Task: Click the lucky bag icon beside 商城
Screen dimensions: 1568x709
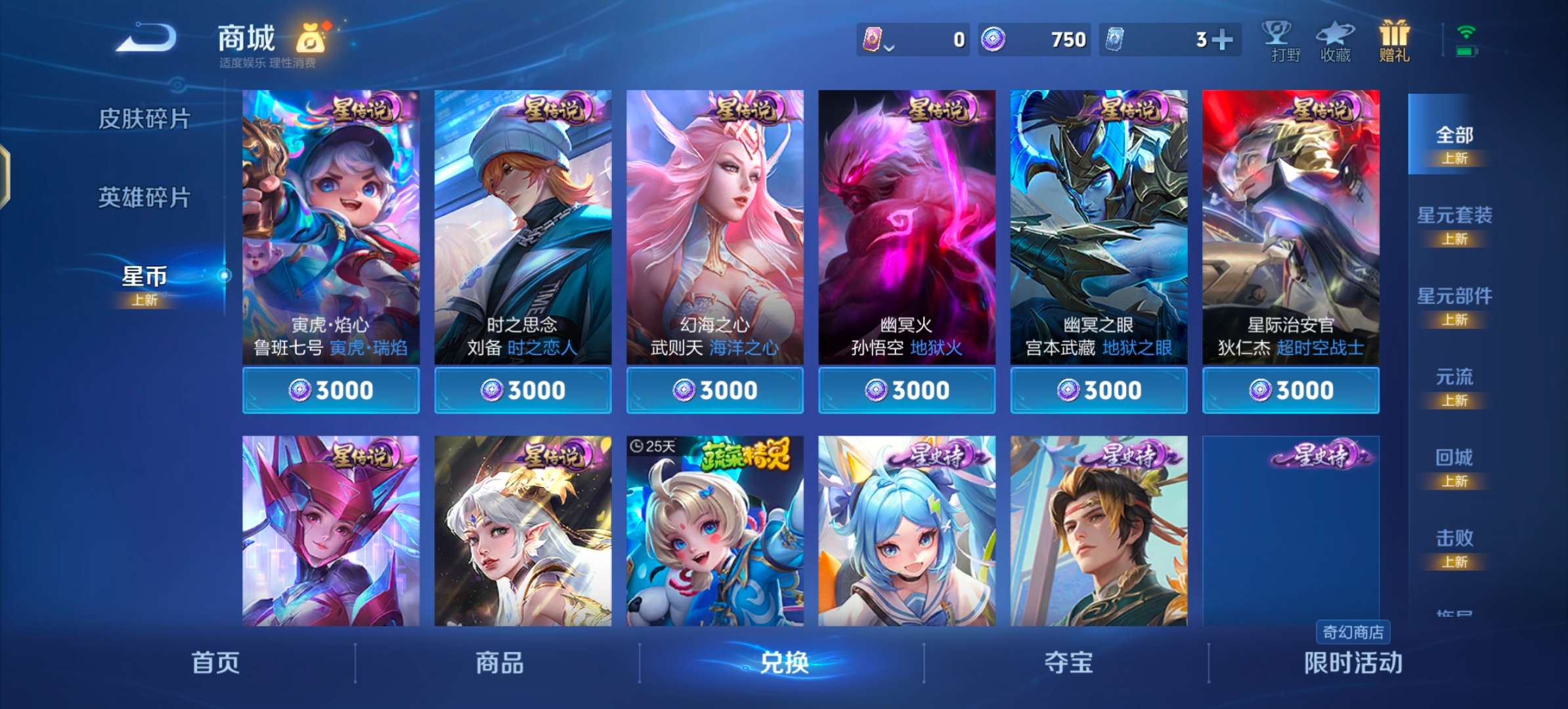Action: click(313, 39)
